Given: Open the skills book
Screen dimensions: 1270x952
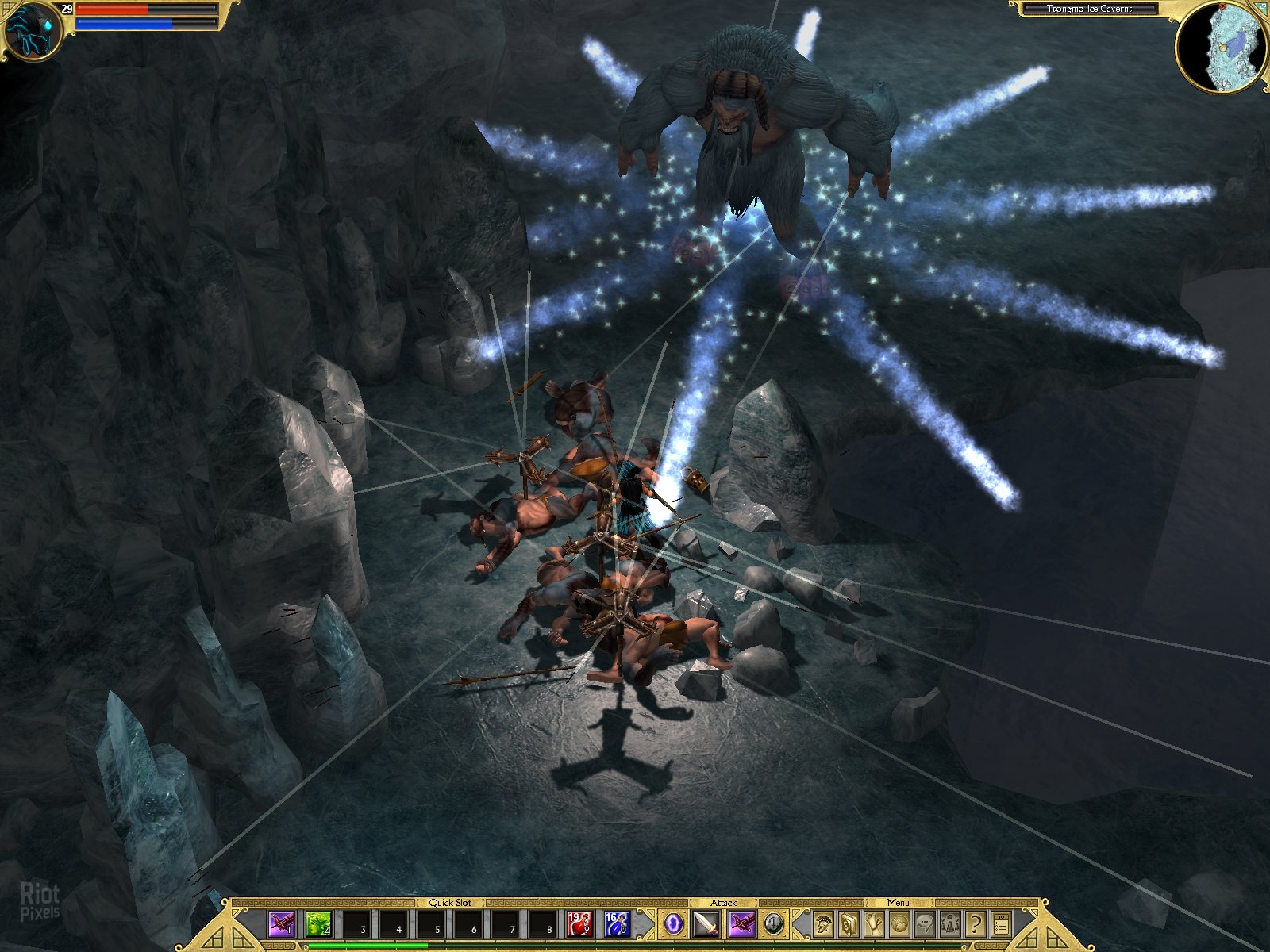Looking at the screenshot, I should pyautogui.click(x=848, y=923).
